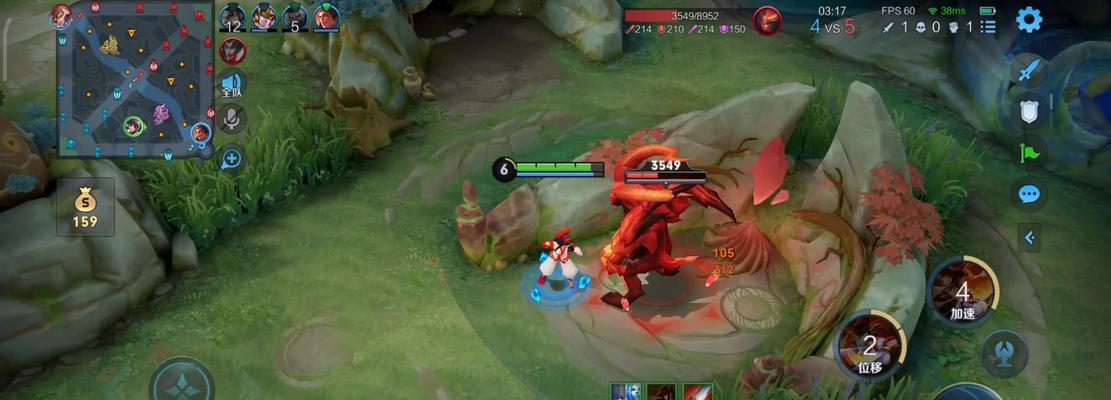
Task: Open the shop via the gold coin counter
Action: 85,208
